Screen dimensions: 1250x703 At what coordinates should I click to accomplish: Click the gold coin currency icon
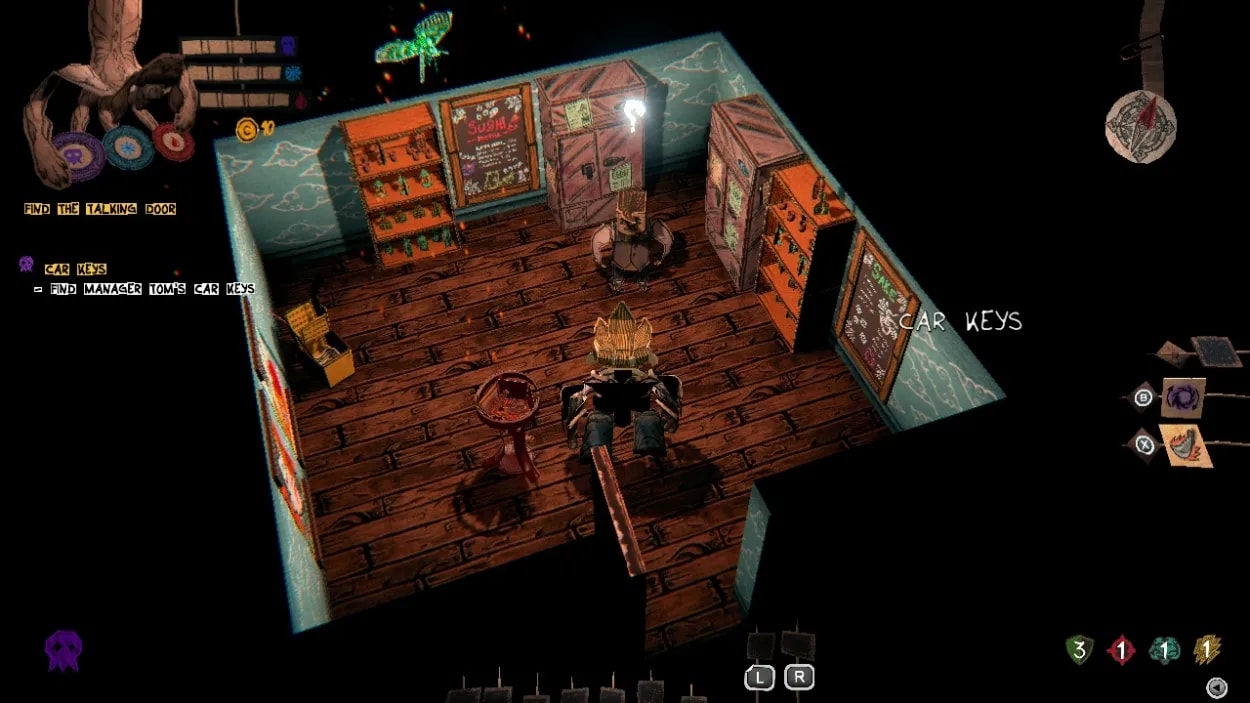(x=245, y=129)
